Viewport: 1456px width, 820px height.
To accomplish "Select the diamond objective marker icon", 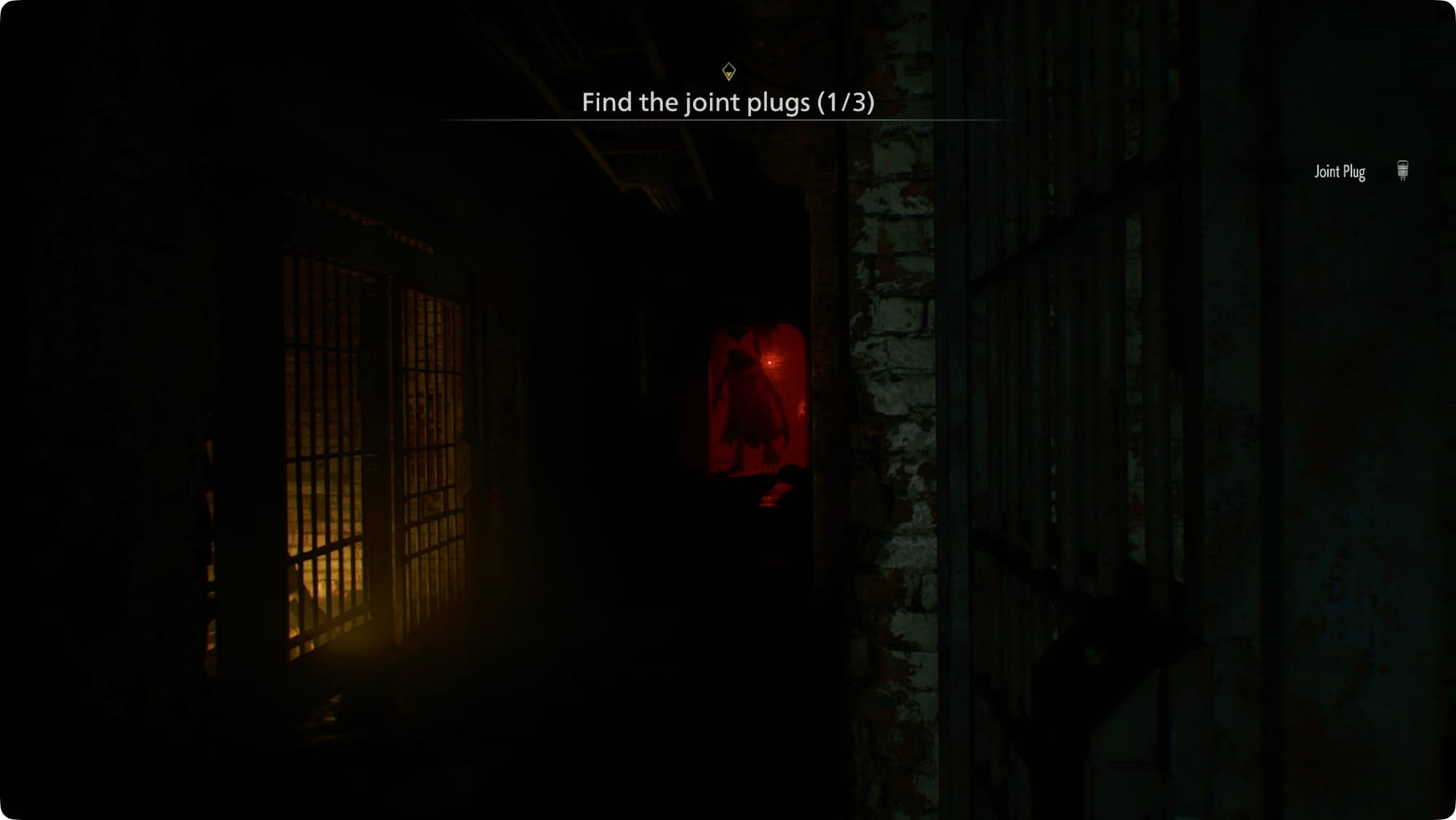I will (x=729, y=71).
